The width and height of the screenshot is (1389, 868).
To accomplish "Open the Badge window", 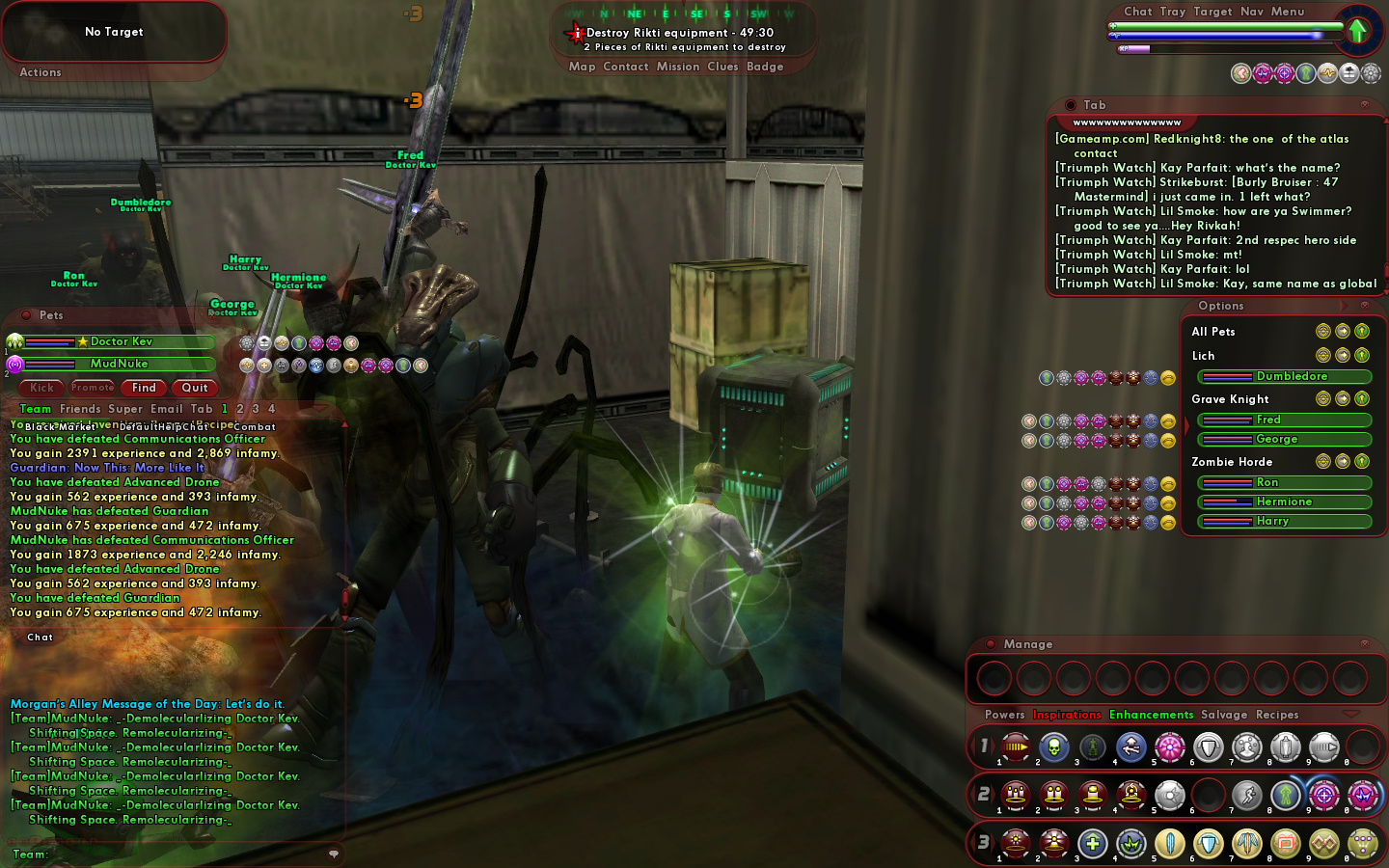I will 765,67.
